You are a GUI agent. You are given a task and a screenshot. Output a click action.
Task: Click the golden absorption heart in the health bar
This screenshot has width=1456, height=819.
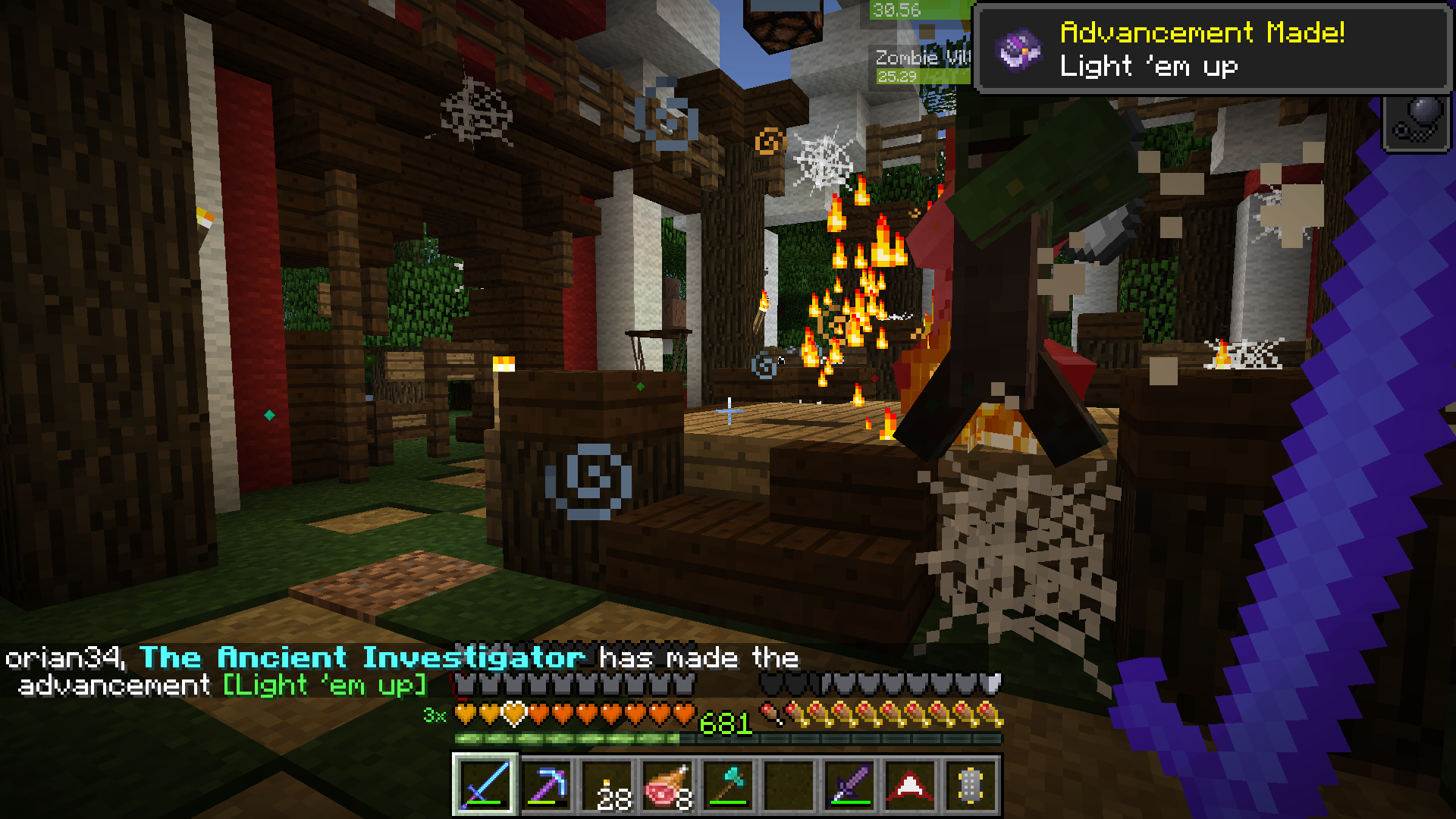[513, 714]
